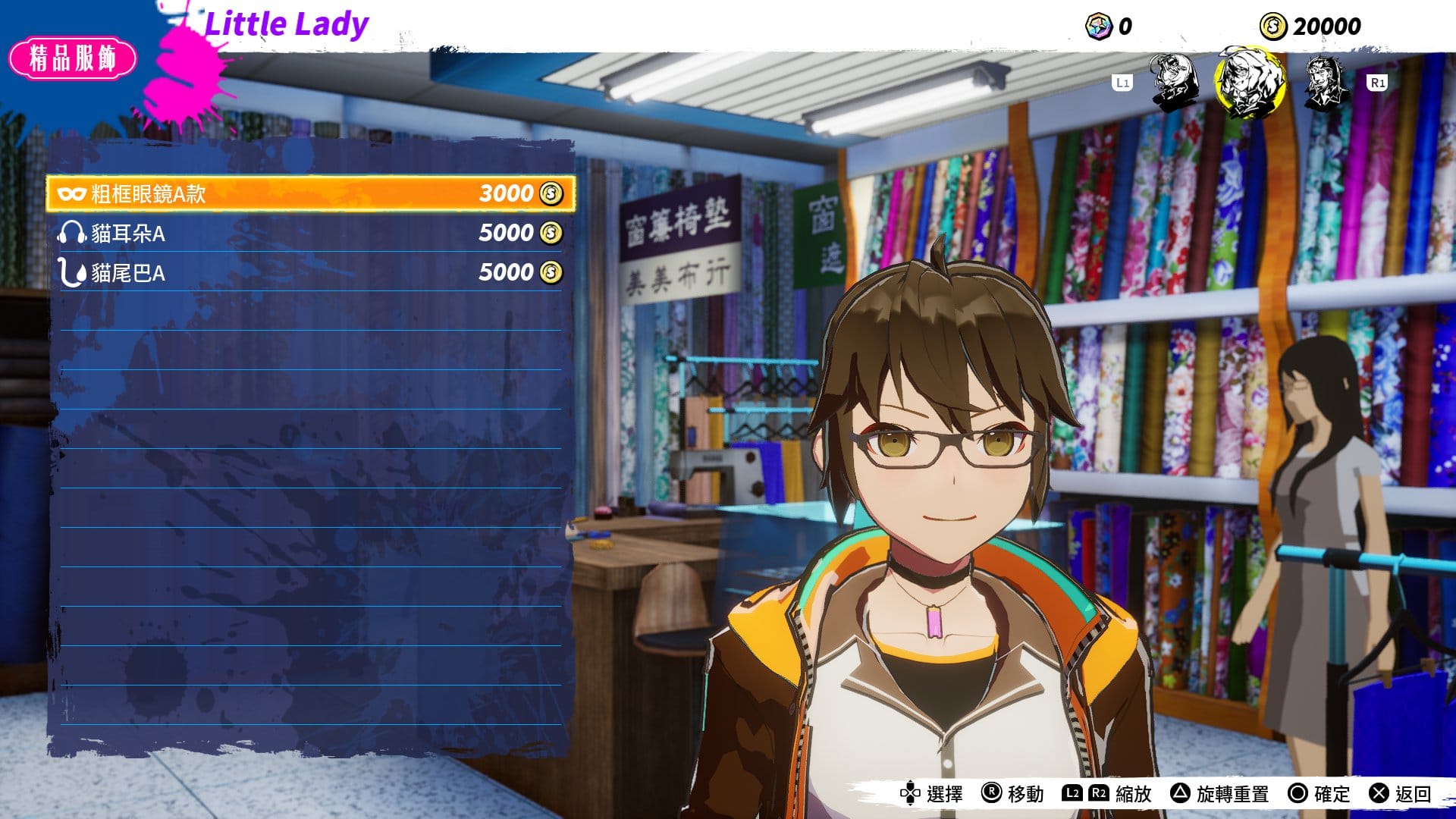
Task: Click the 精品服飾 shop category label
Action: click(73, 58)
